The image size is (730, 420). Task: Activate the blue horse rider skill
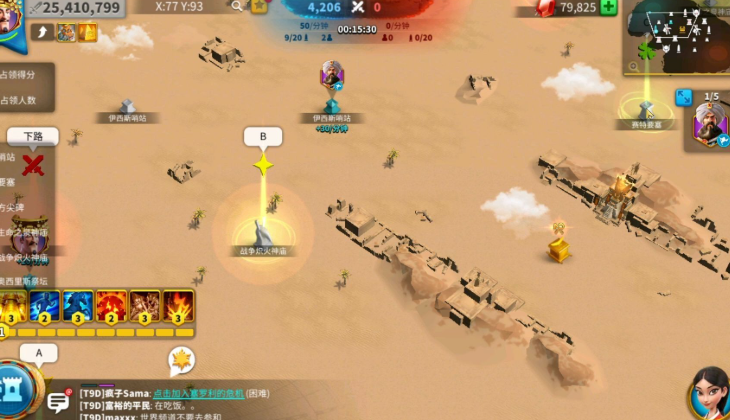(x=79, y=306)
